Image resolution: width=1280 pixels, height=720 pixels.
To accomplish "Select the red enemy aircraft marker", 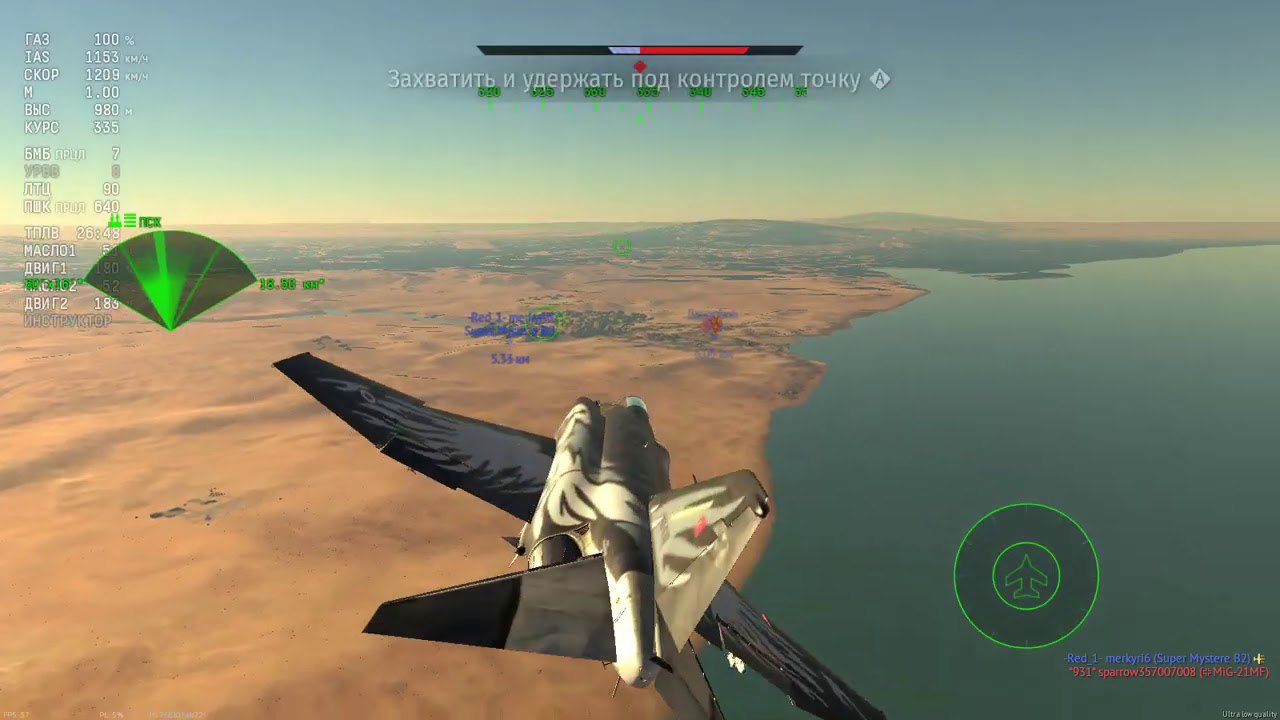I will (x=711, y=324).
